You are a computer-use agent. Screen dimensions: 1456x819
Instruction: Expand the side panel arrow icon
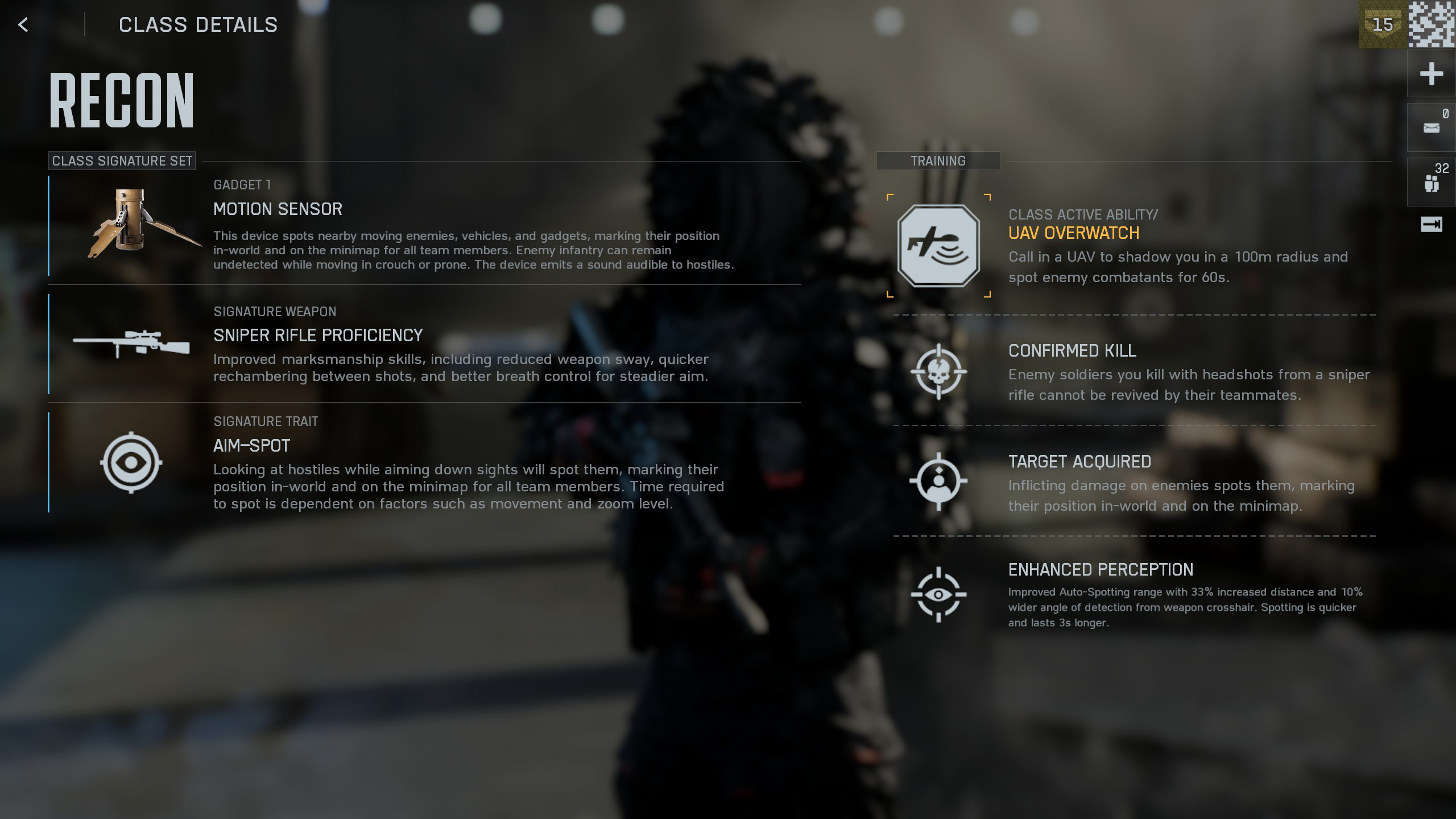point(1431,225)
